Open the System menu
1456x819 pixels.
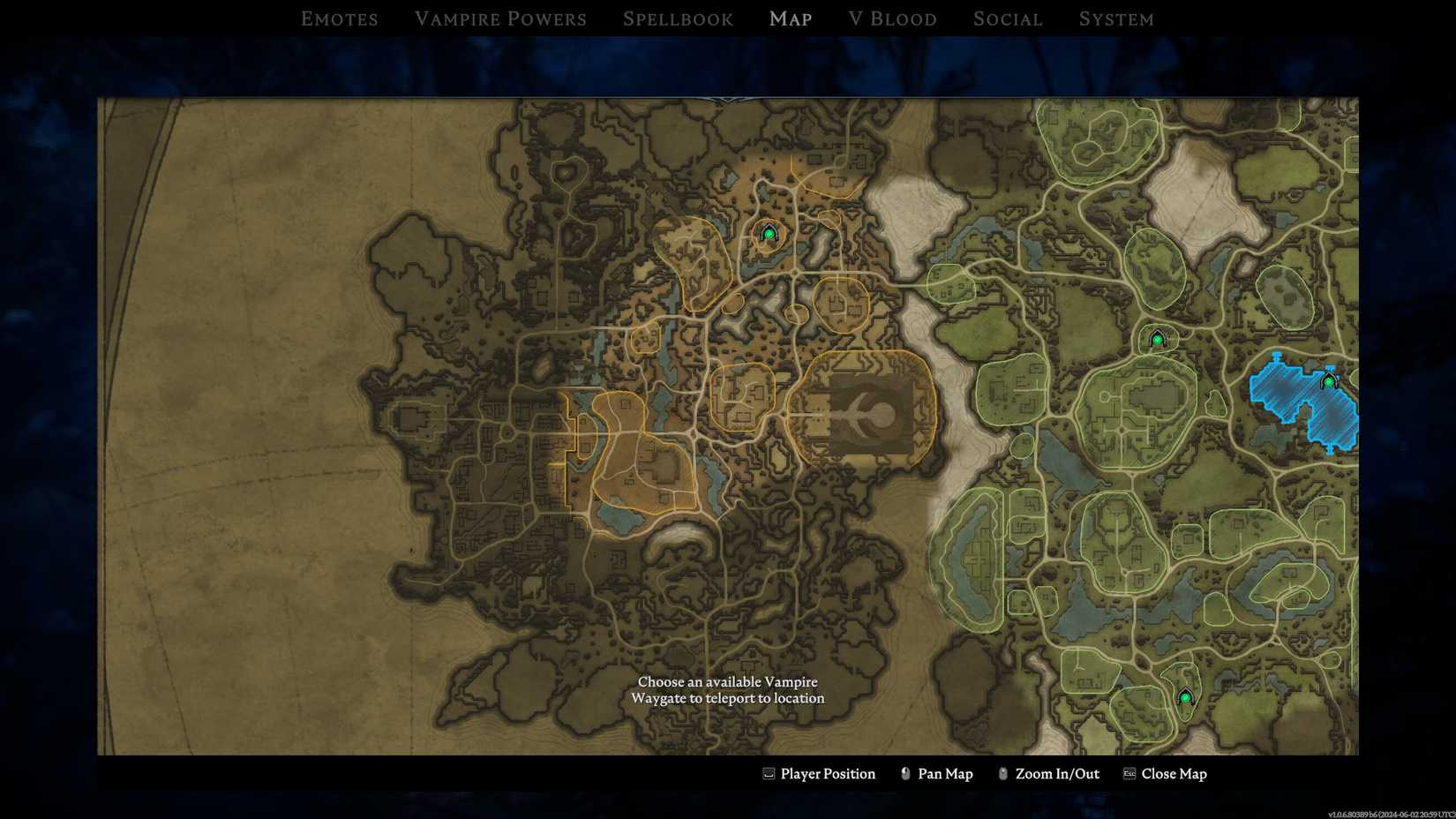(1115, 19)
